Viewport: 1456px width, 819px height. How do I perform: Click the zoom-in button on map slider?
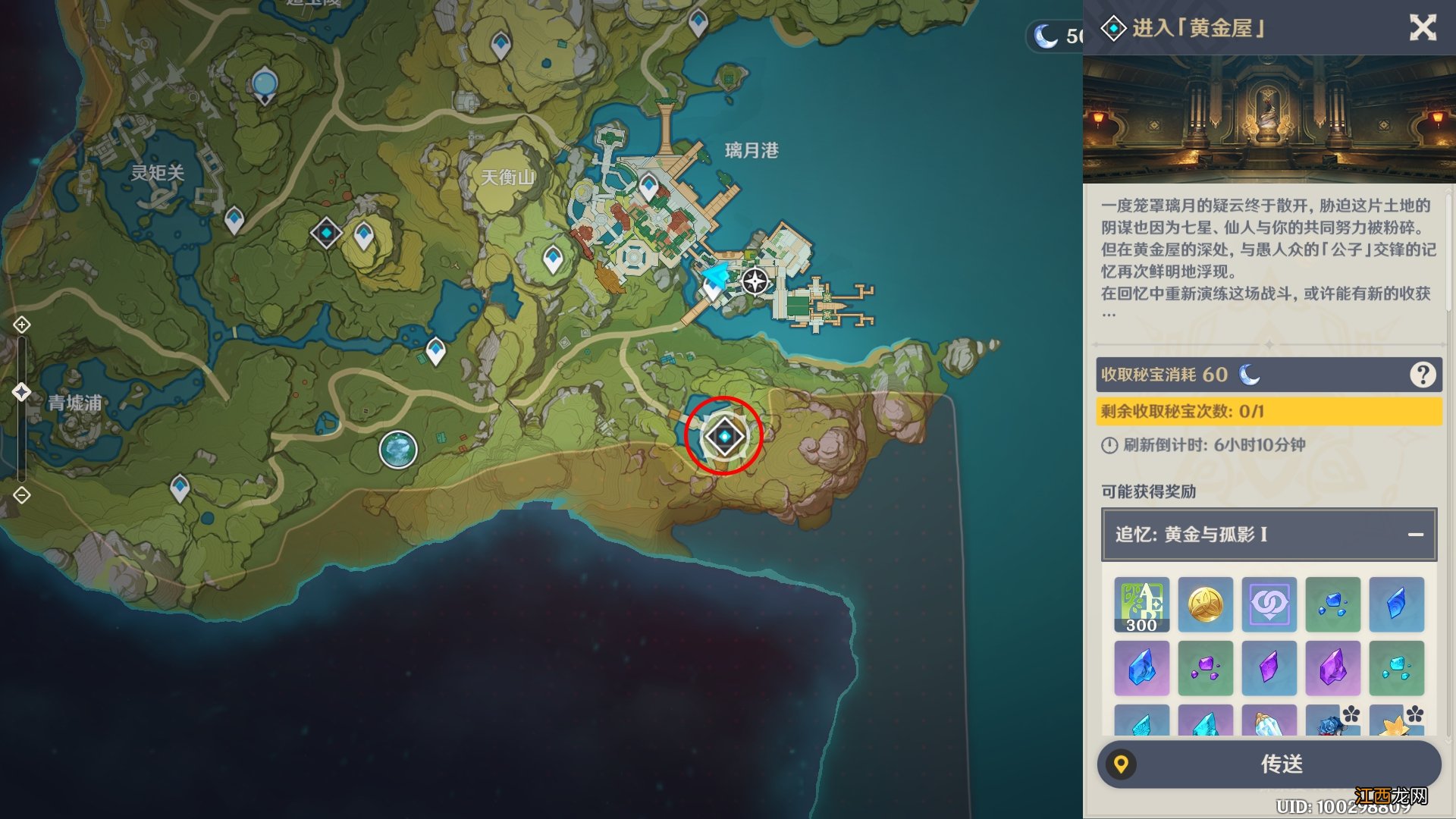[22, 325]
